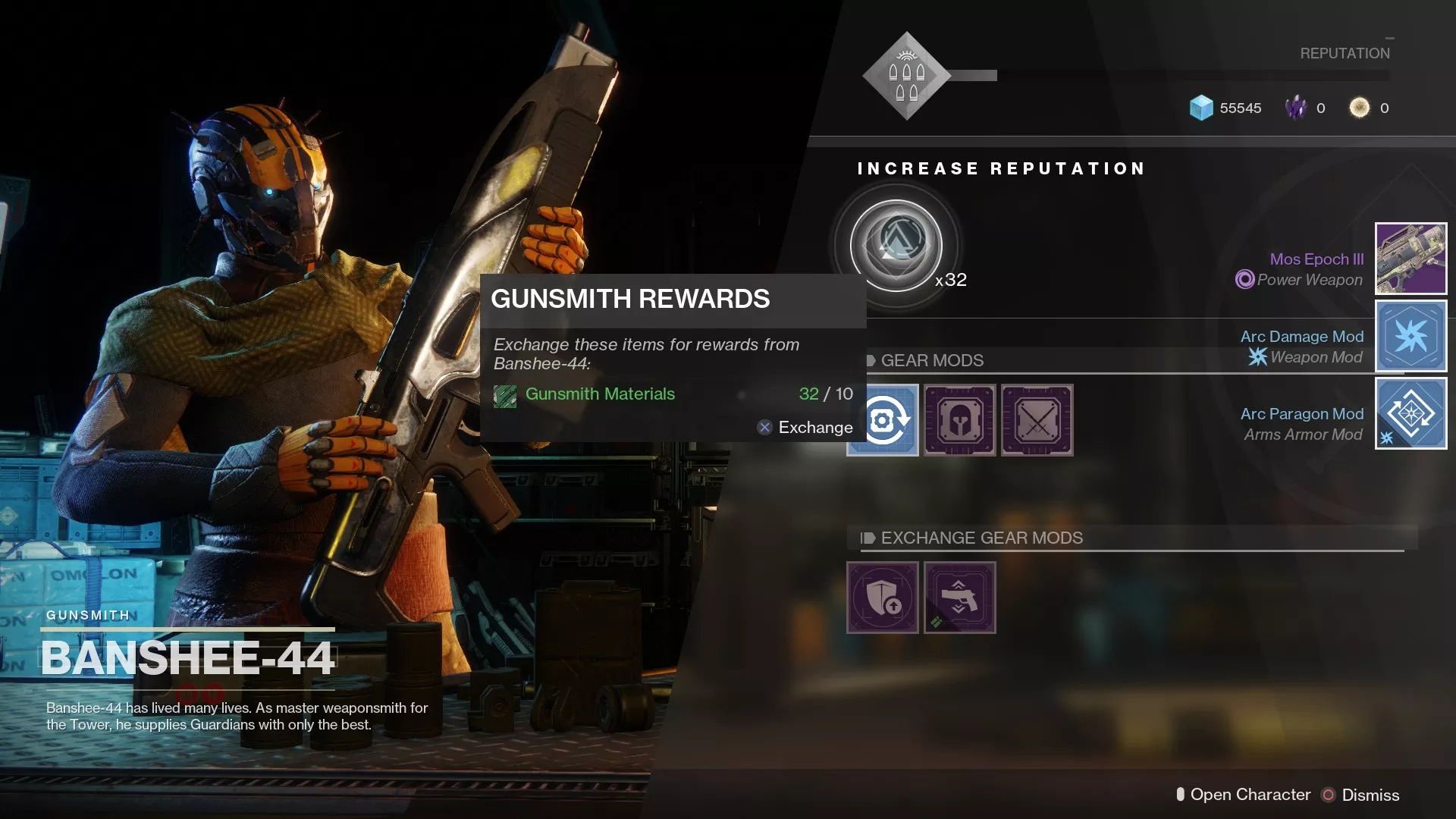The height and width of the screenshot is (819, 1456).
Task: Click the Mos Epoch III power weapon icon
Action: click(1410, 259)
